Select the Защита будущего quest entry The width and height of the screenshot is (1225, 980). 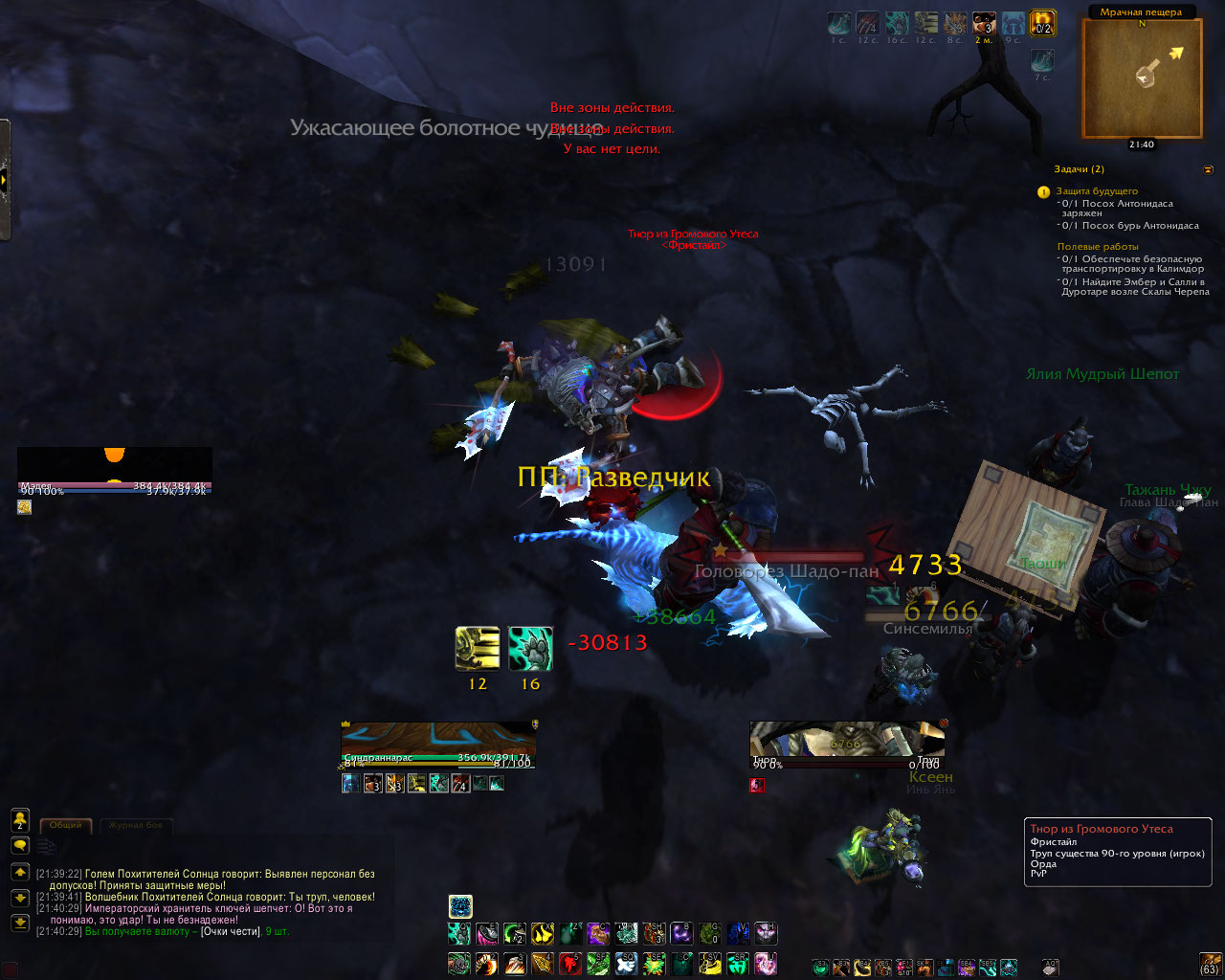pyautogui.click(x=1097, y=191)
